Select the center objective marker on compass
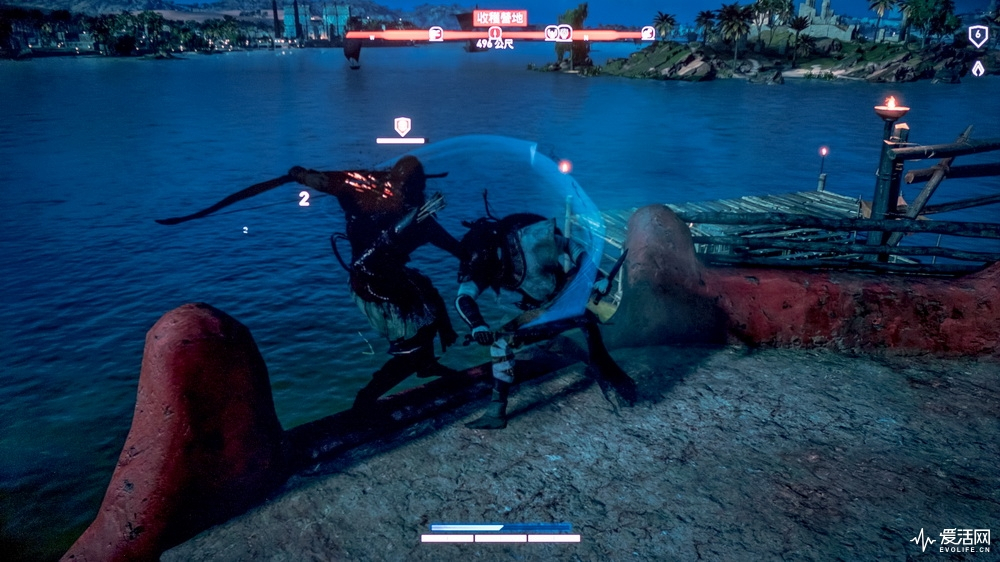This screenshot has height=562, width=1000. [495, 33]
